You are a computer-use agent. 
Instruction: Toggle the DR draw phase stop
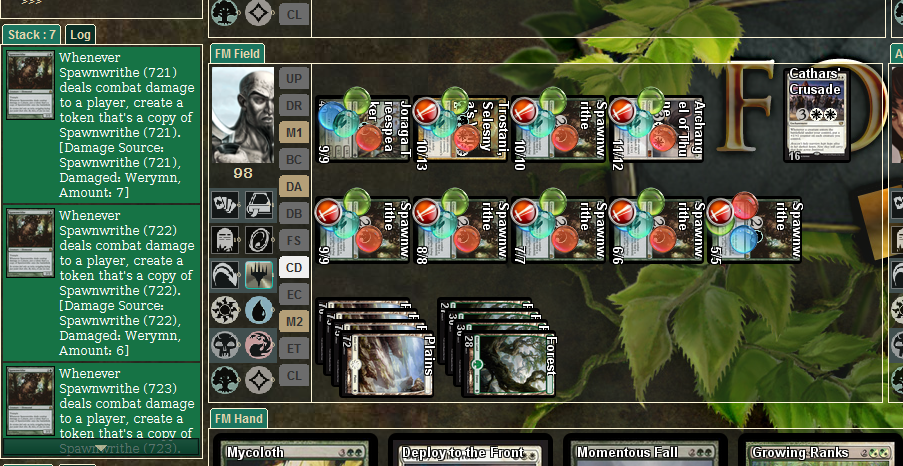(293, 105)
